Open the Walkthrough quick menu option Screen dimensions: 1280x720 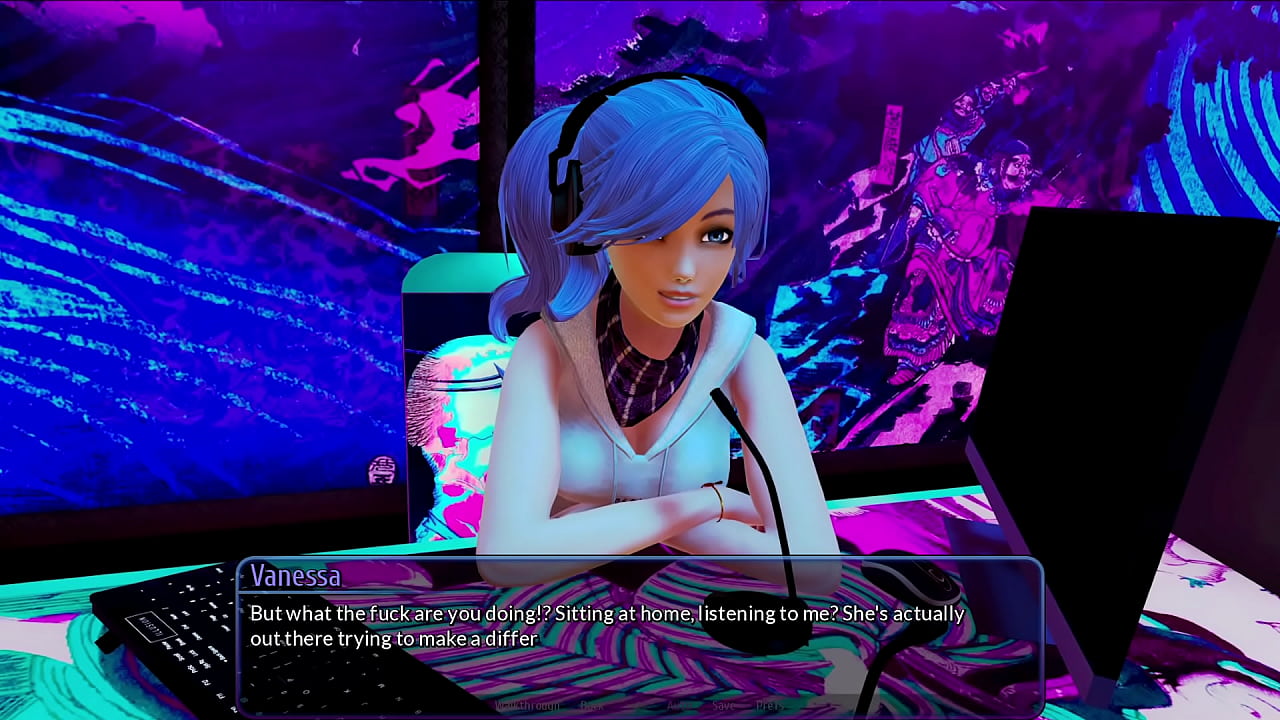[x=527, y=705]
